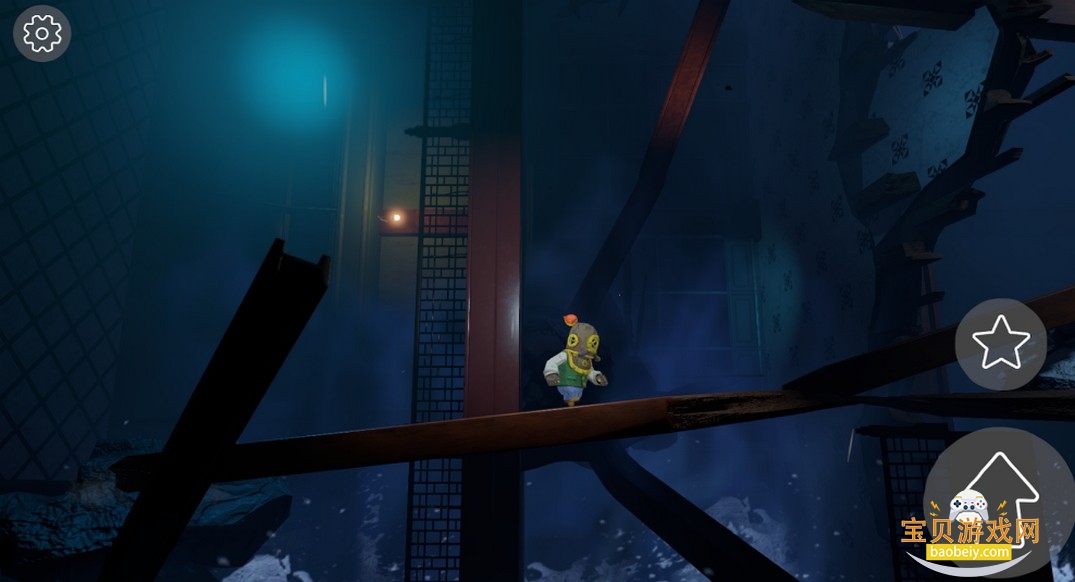
Task: Tap the up-arrow jump button
Action: pyautogui.click(x=1000, y=495)
